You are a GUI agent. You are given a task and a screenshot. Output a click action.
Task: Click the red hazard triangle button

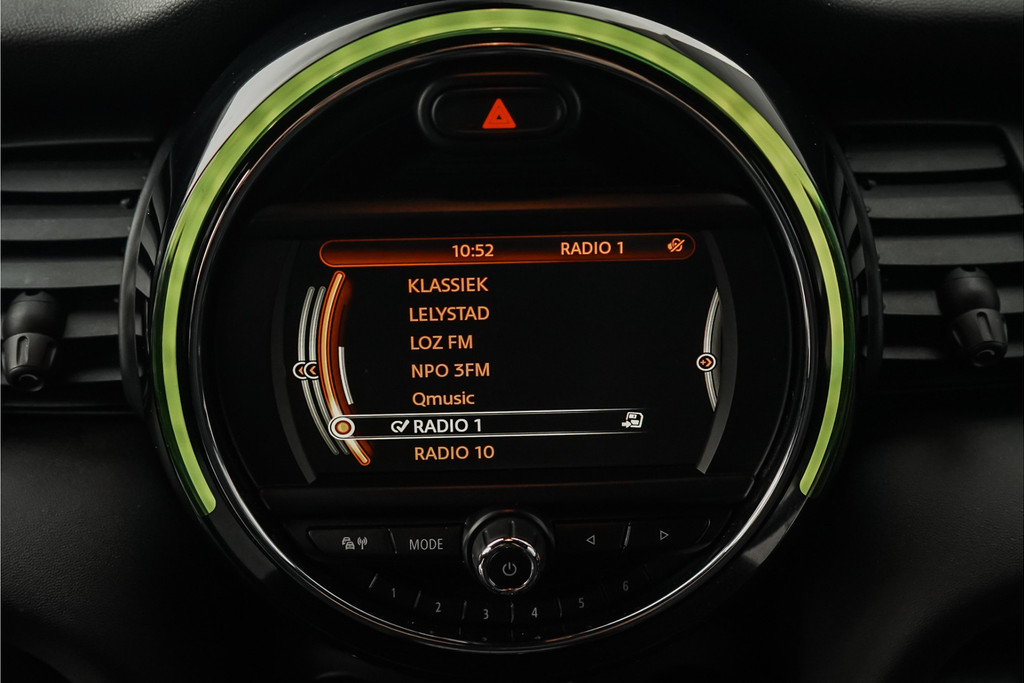click(498, 115)
